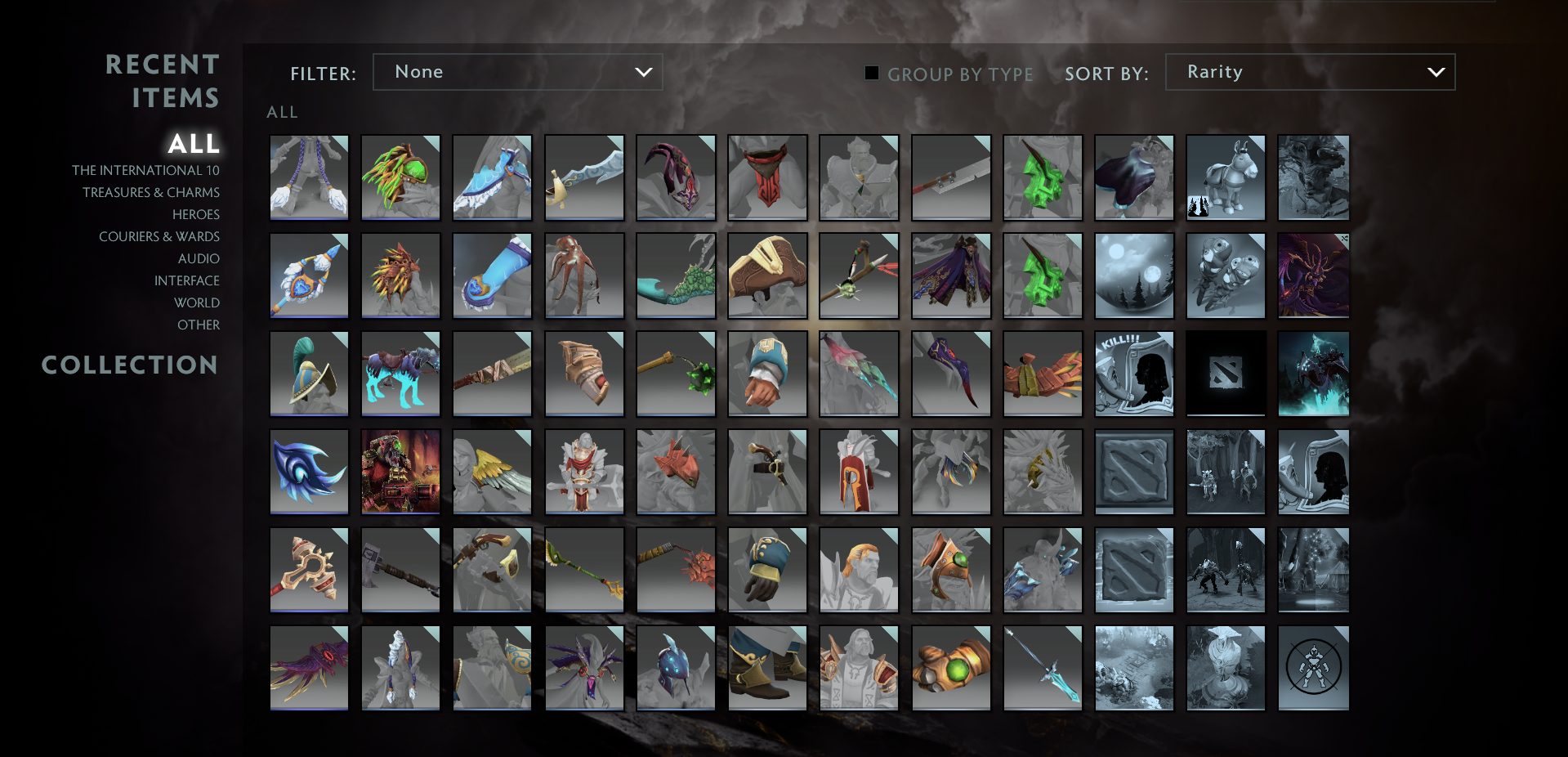Select the HEROES category
1568x757 pixels.
195,214
